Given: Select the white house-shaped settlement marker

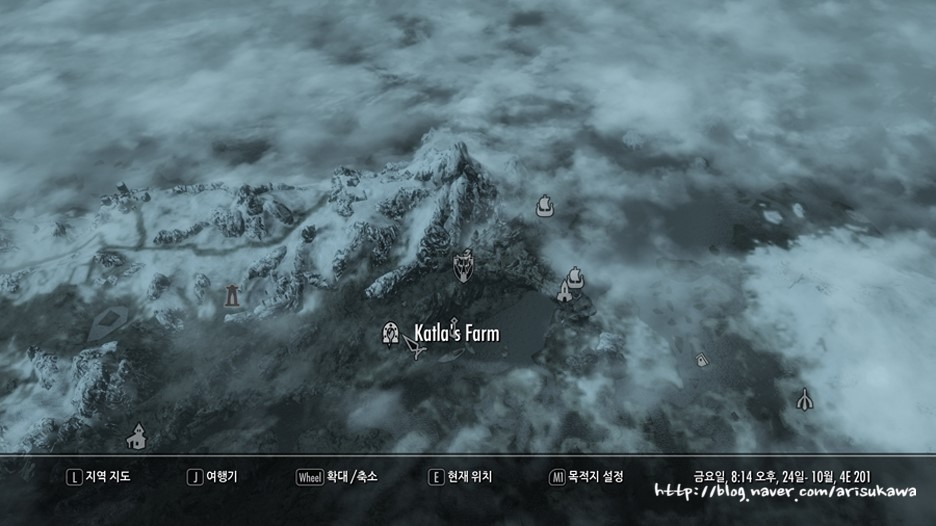Looking at the screenshot, I should [x=137, y=436].
